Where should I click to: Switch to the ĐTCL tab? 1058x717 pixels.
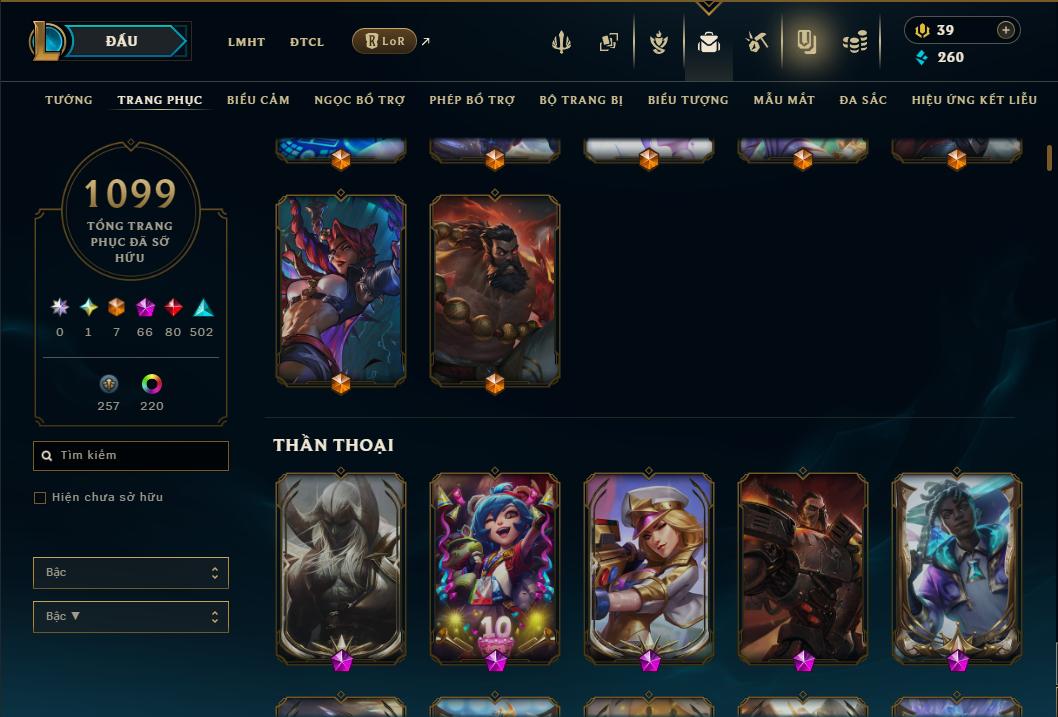coord(307,42)
